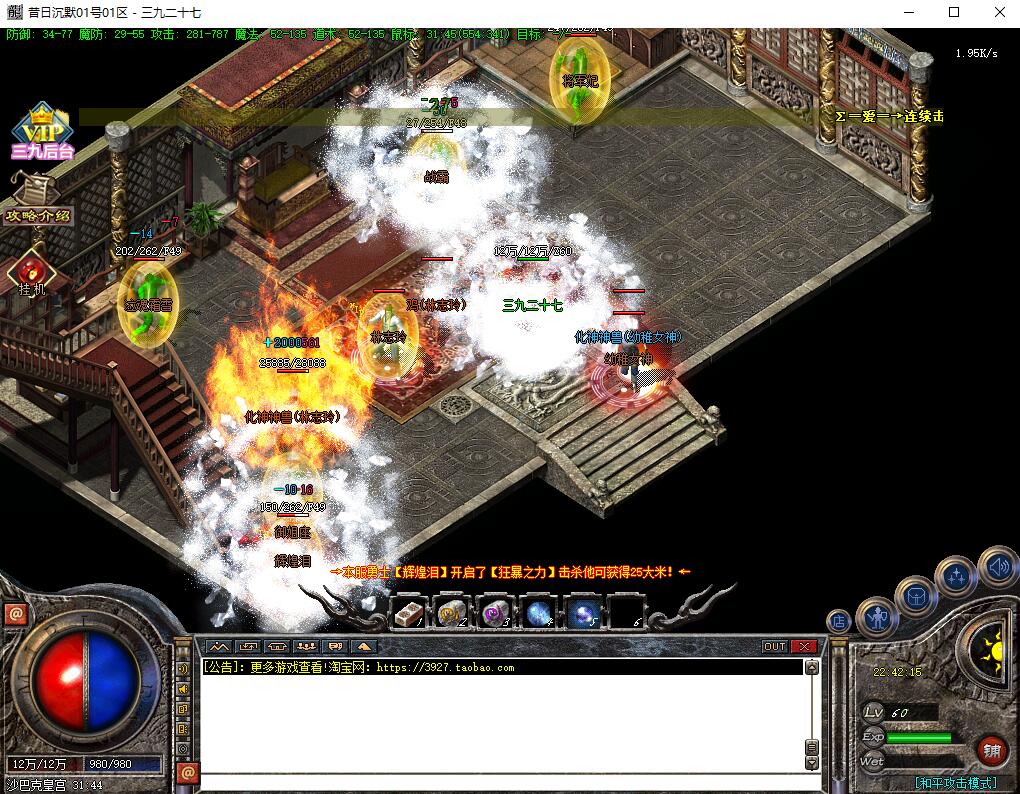The width and height of the screenshot is (1020, 794).
Task: Use the blue orb in hotbar slot 4
Action: point(540,613)
